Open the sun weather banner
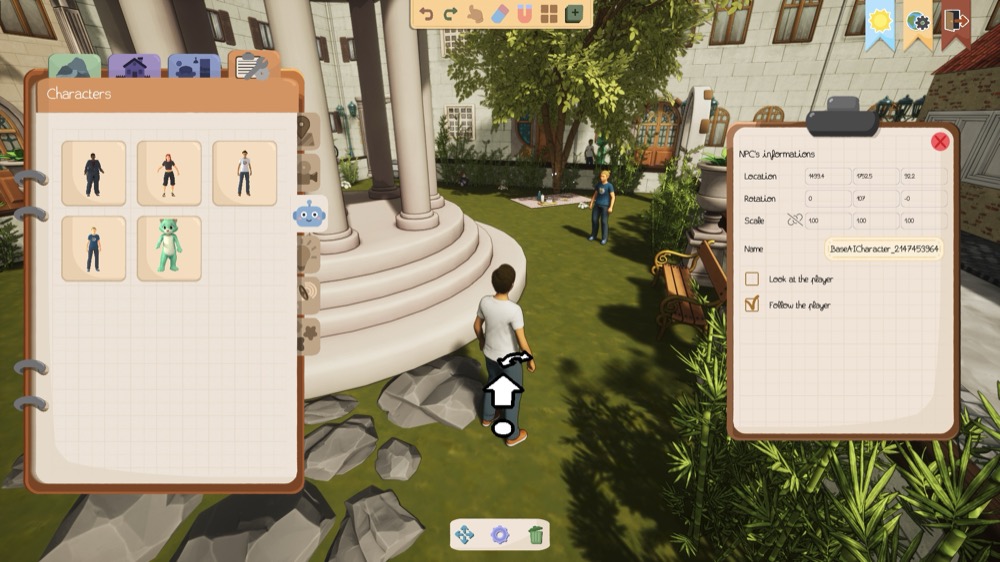The width and height of the screenshot is (1000, 562). [880, 20]
